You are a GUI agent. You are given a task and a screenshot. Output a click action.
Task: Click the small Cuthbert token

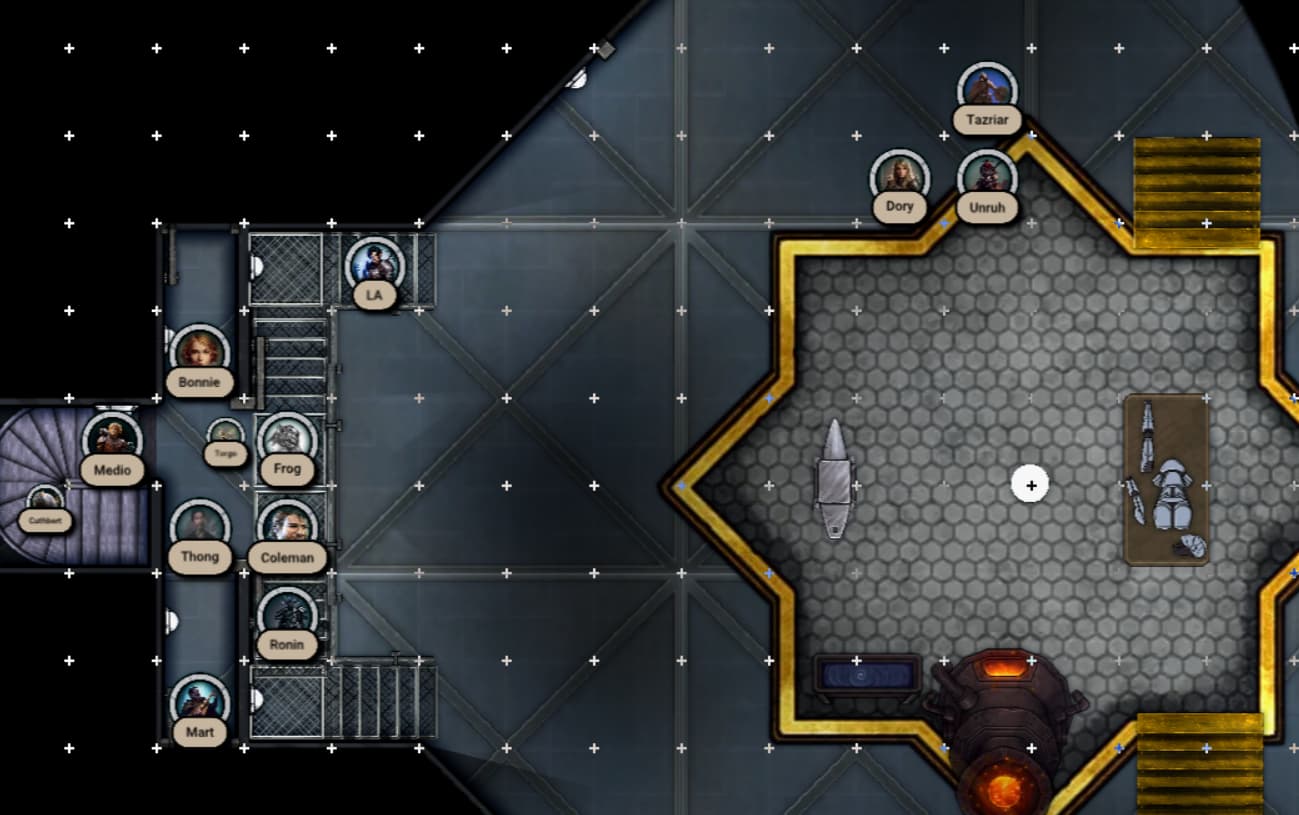(45, 502)
